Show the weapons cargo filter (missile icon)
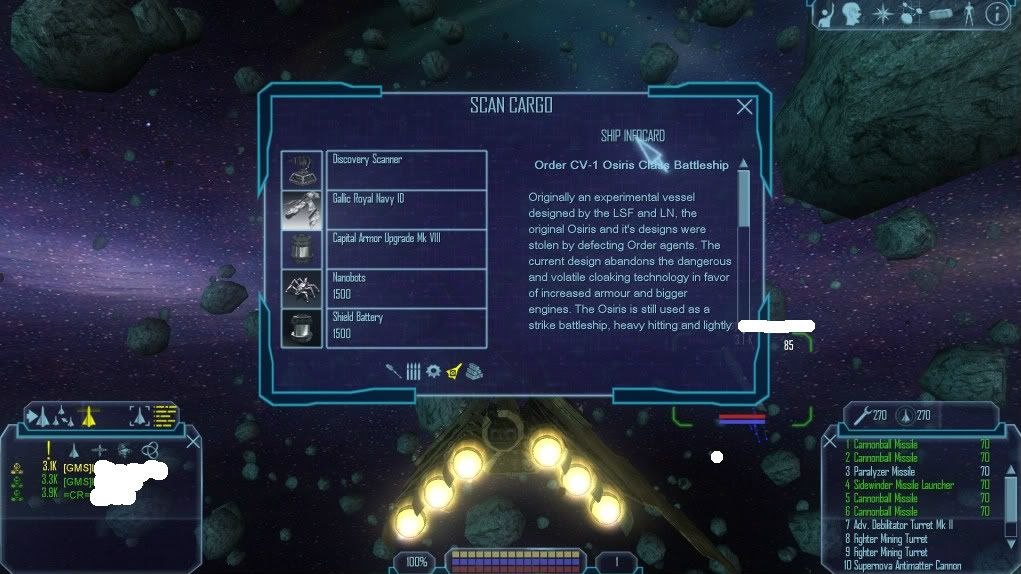The image size is (1021, 574). point(394,371)
